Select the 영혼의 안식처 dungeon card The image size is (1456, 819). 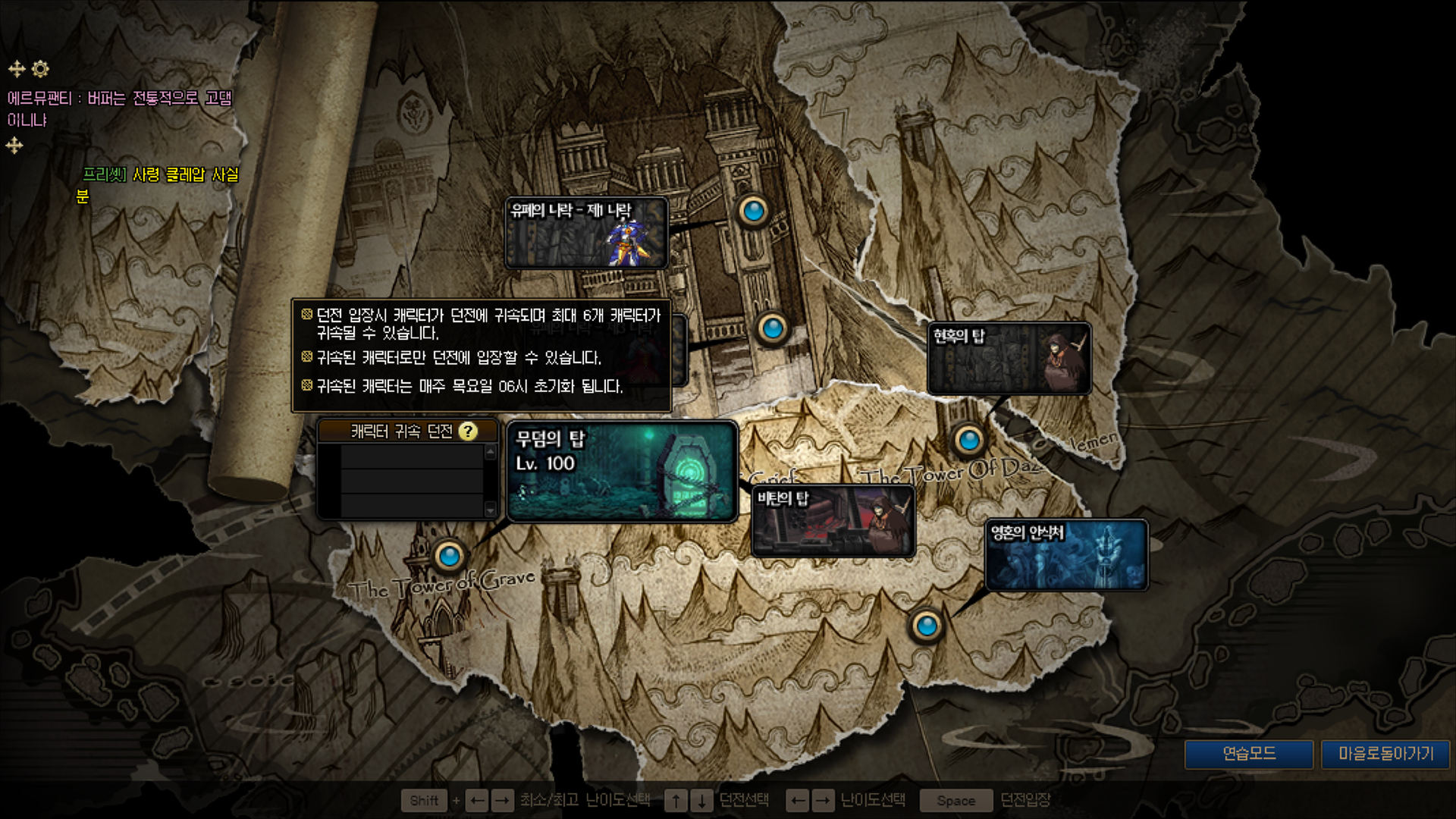coord(1066,555)
